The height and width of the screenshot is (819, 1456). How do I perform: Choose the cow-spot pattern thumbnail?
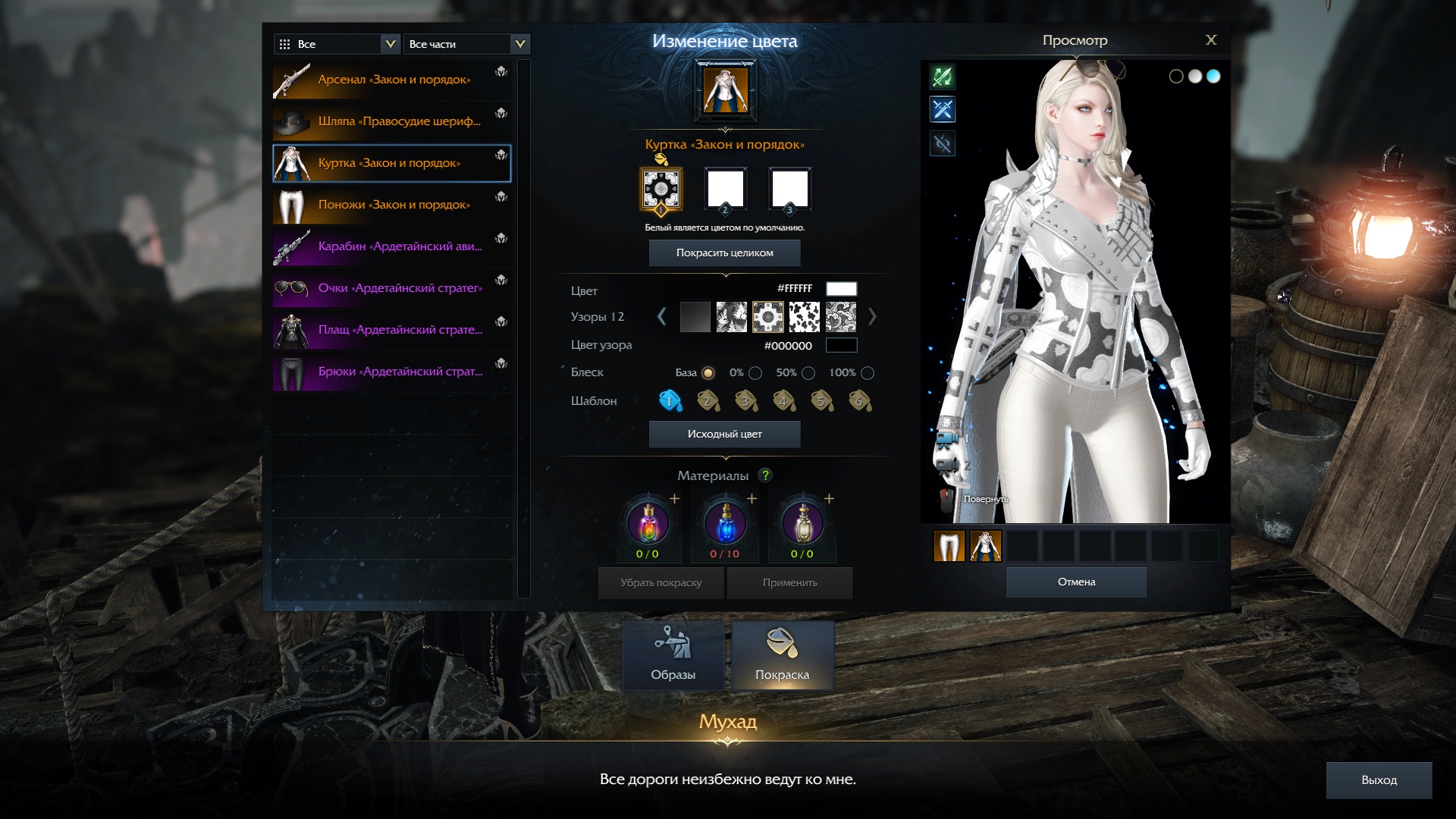805,317
